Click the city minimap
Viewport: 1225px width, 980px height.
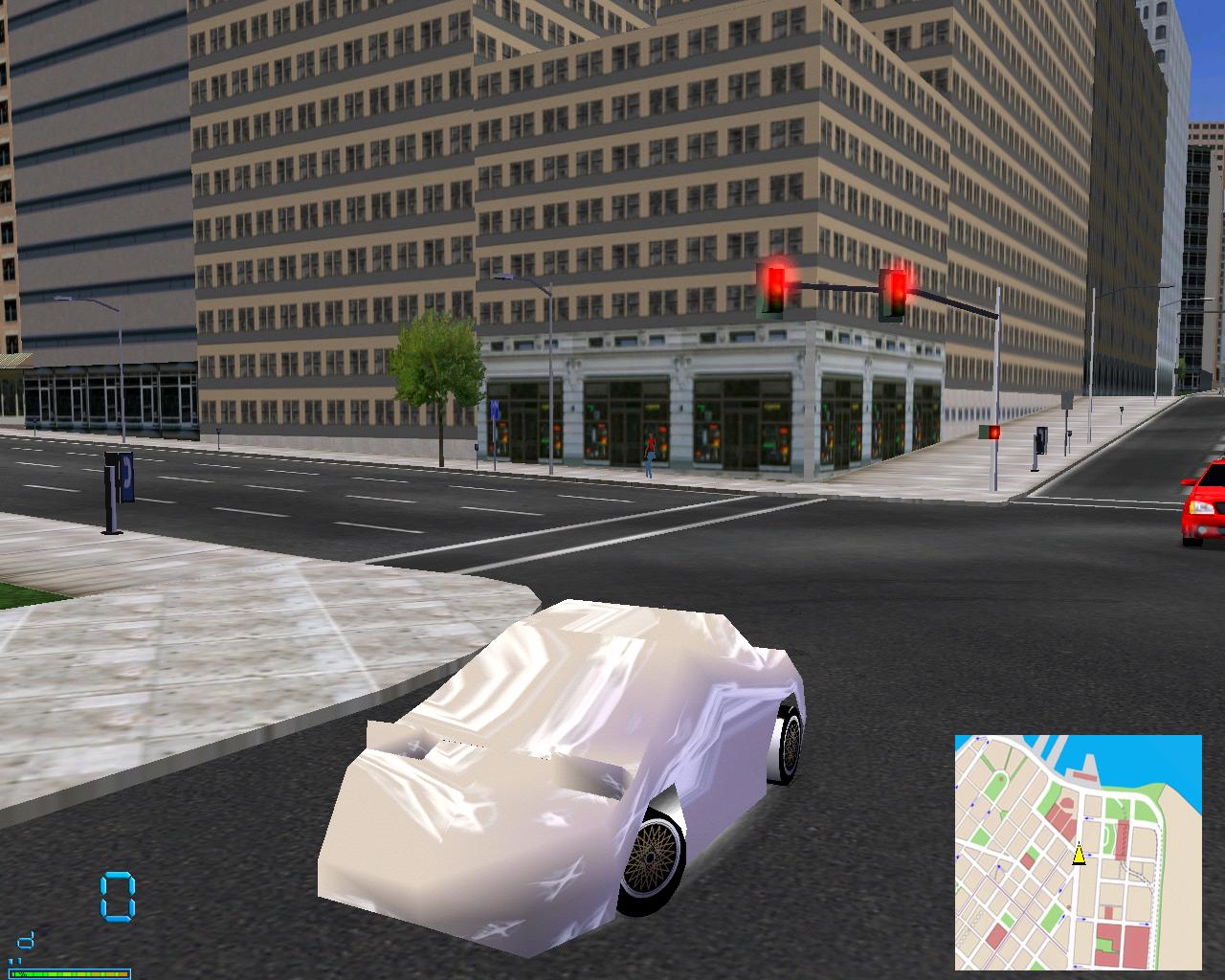[x=1078, y=852]
